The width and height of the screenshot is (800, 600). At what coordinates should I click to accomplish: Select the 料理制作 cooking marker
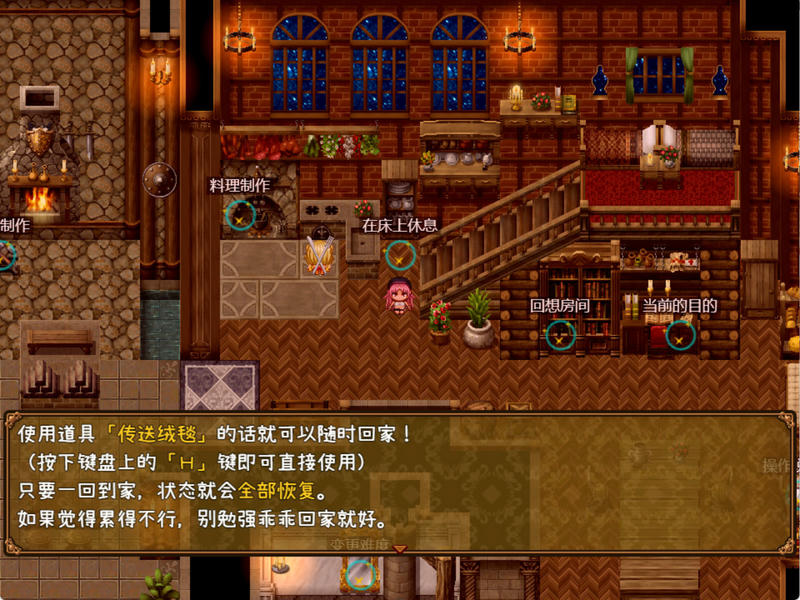[x=240, y=214]
